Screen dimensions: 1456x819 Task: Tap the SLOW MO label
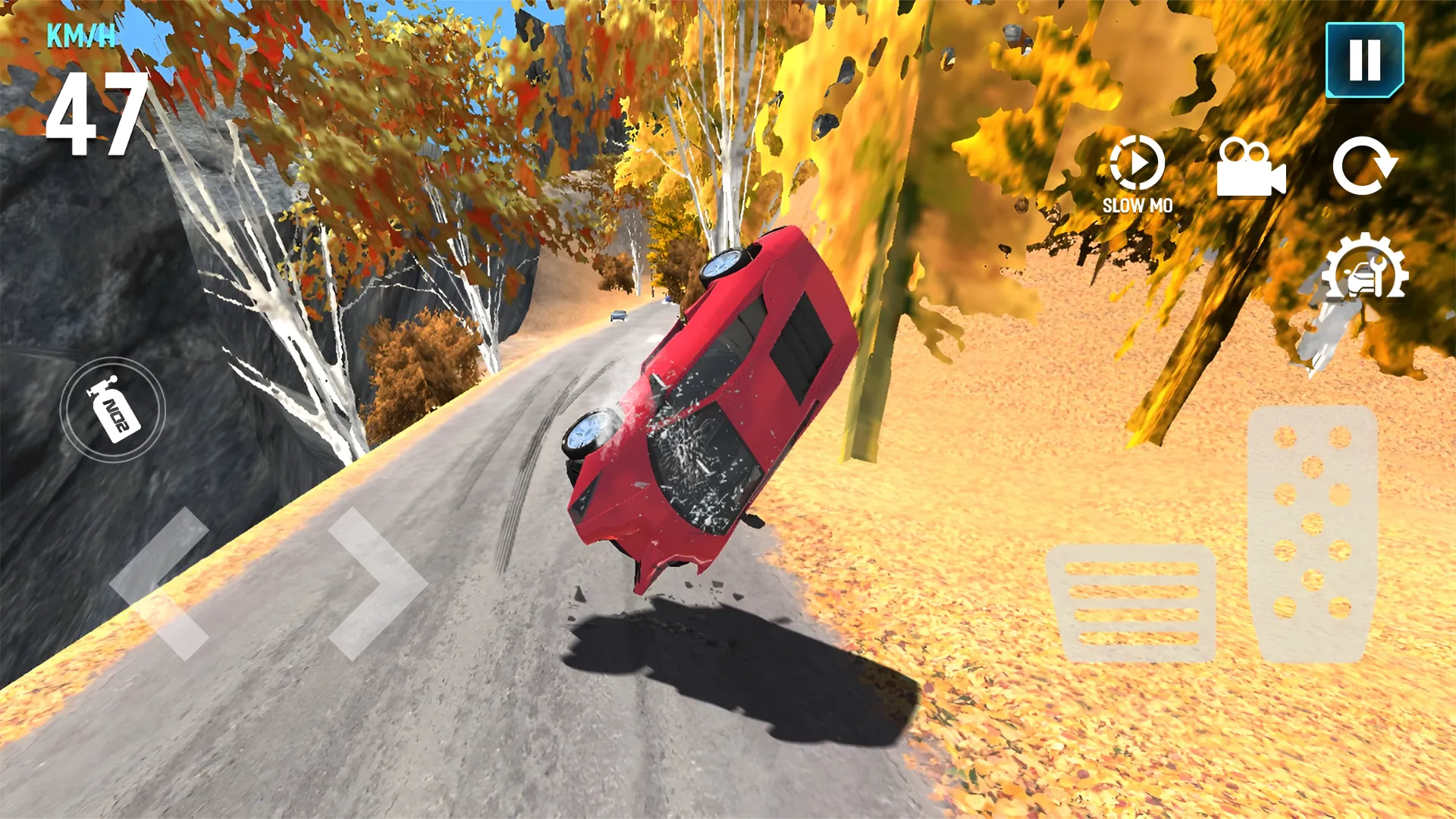coord(1137,205)
